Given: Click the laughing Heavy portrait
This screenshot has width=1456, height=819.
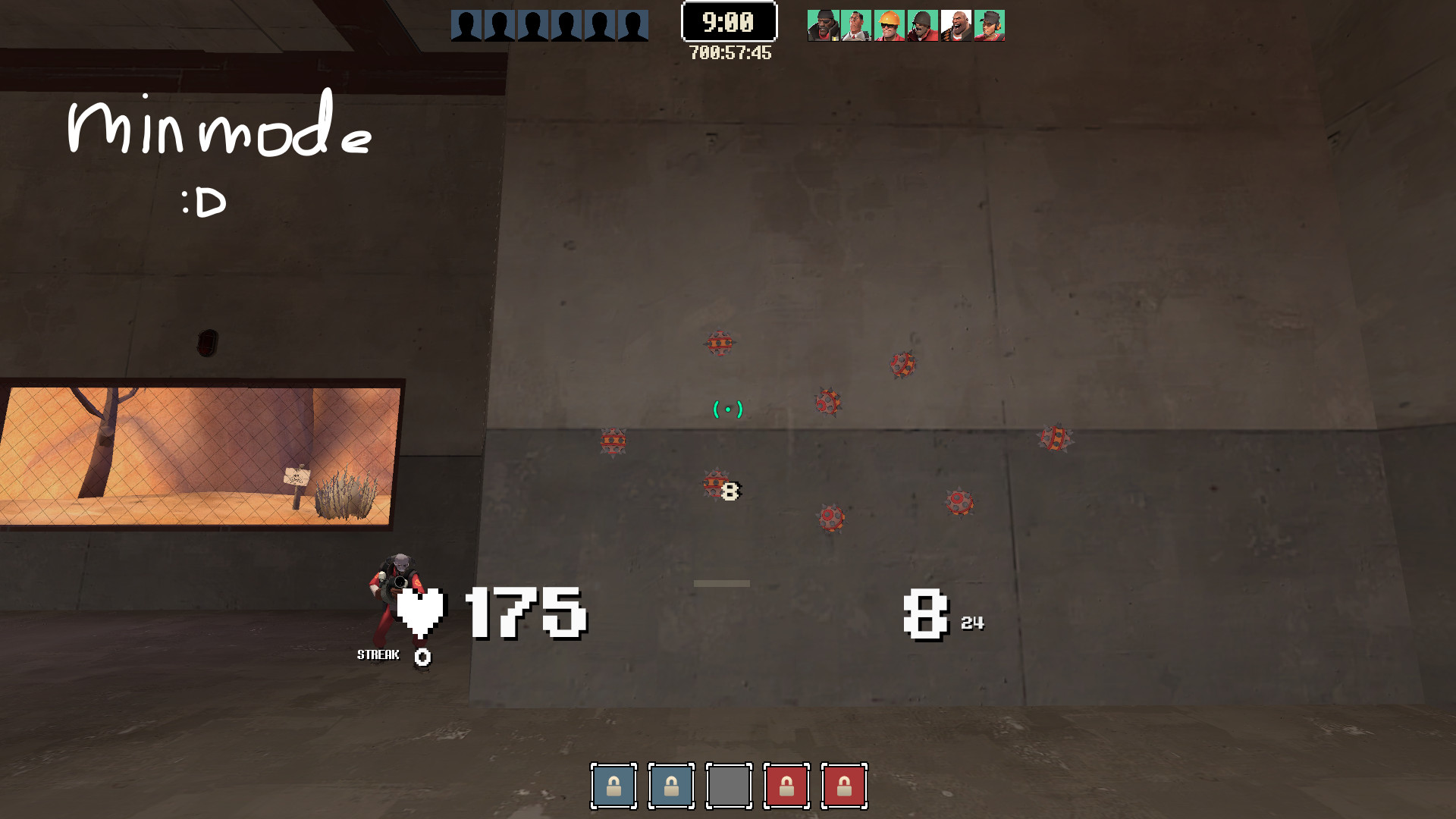Looking at the screenshot, I should 954,24.
